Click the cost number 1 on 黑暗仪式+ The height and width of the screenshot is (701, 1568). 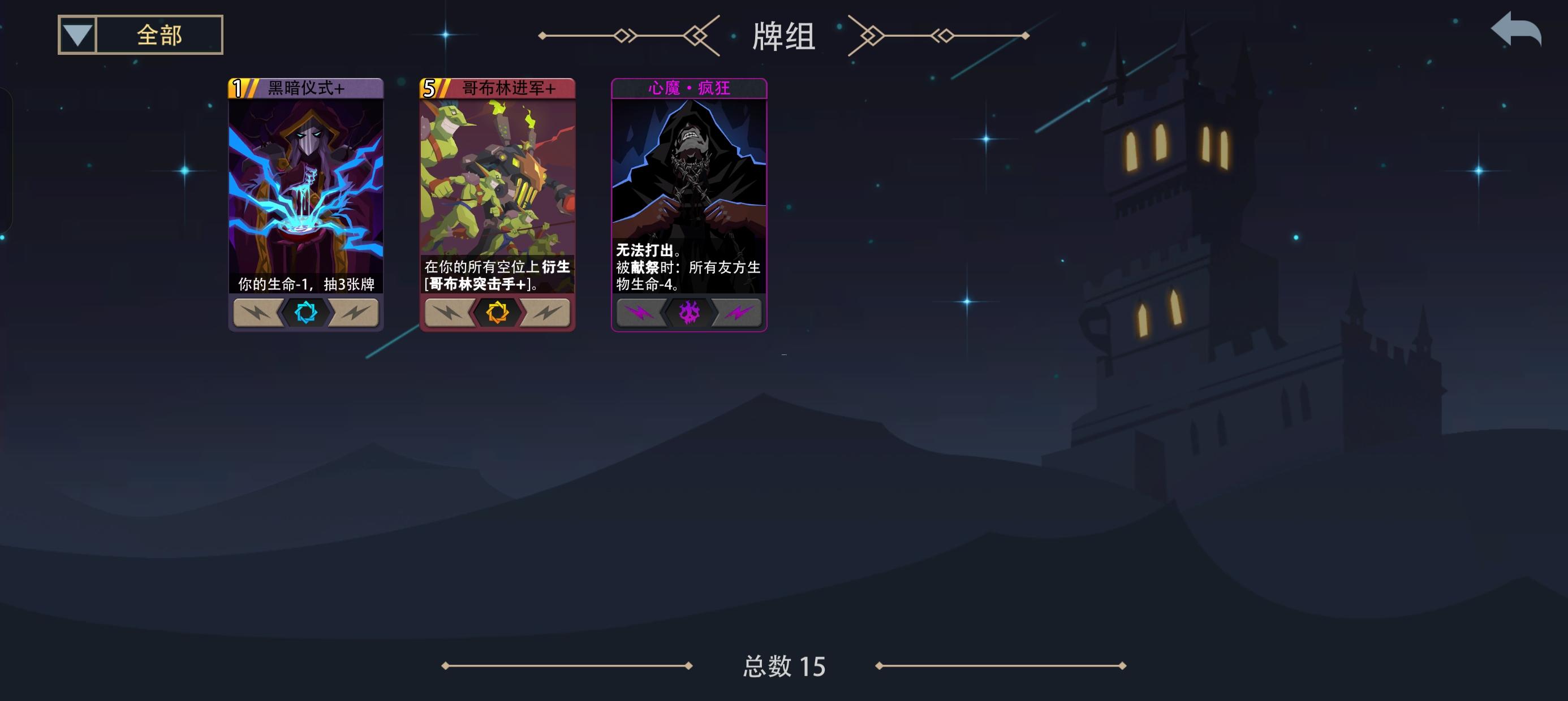238,88
